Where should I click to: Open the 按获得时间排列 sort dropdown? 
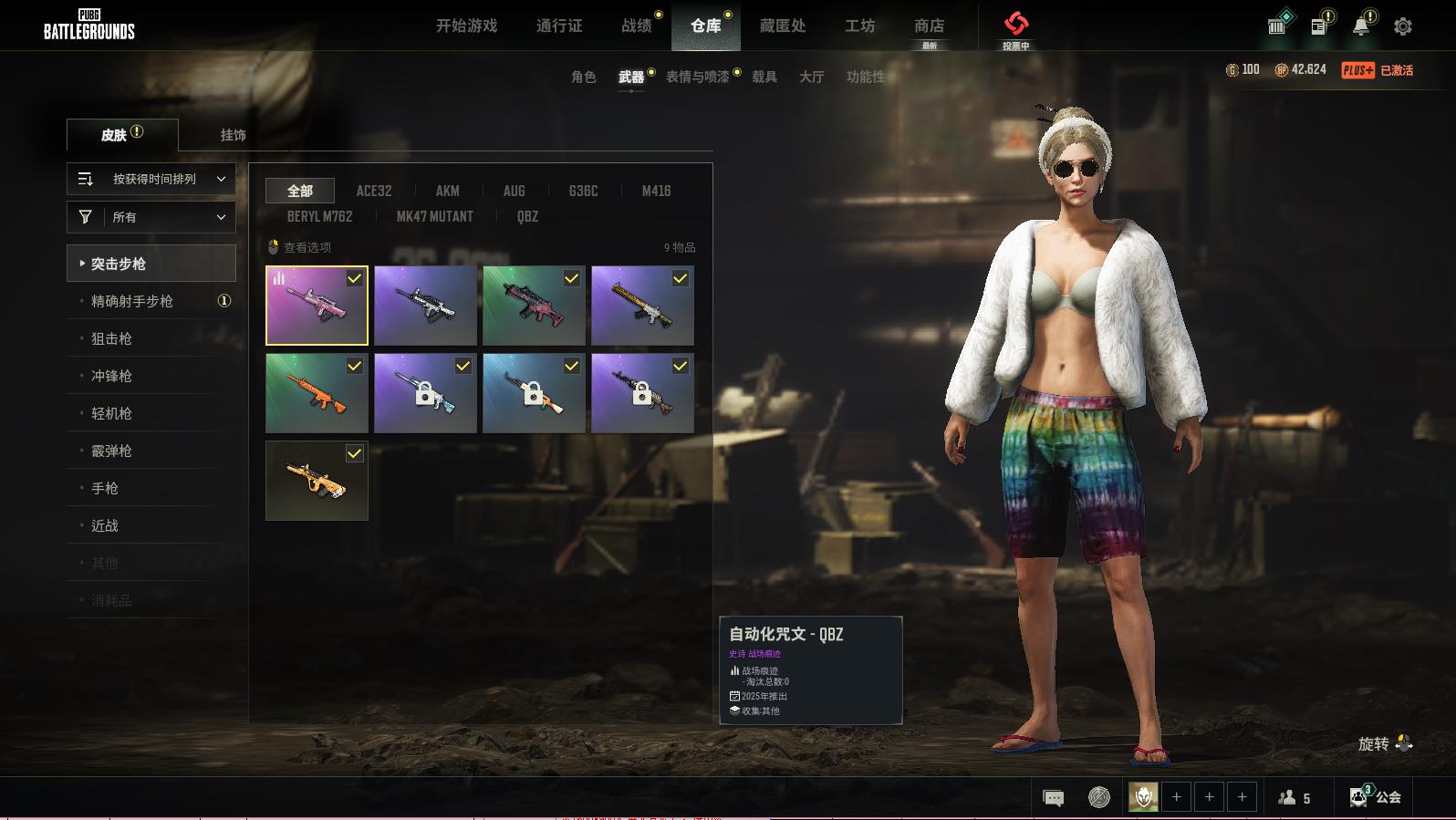(x=151, y=179)
